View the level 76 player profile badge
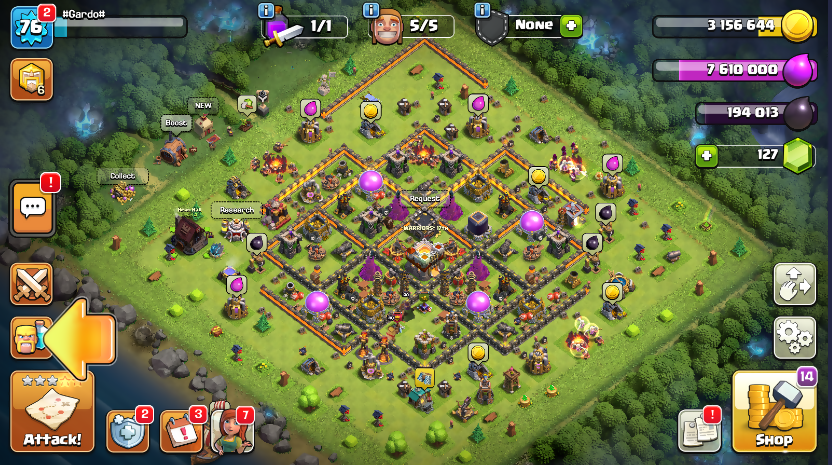The height and width of the screenshot is (465, 832). pyautogui.click(x=31, y=27)
